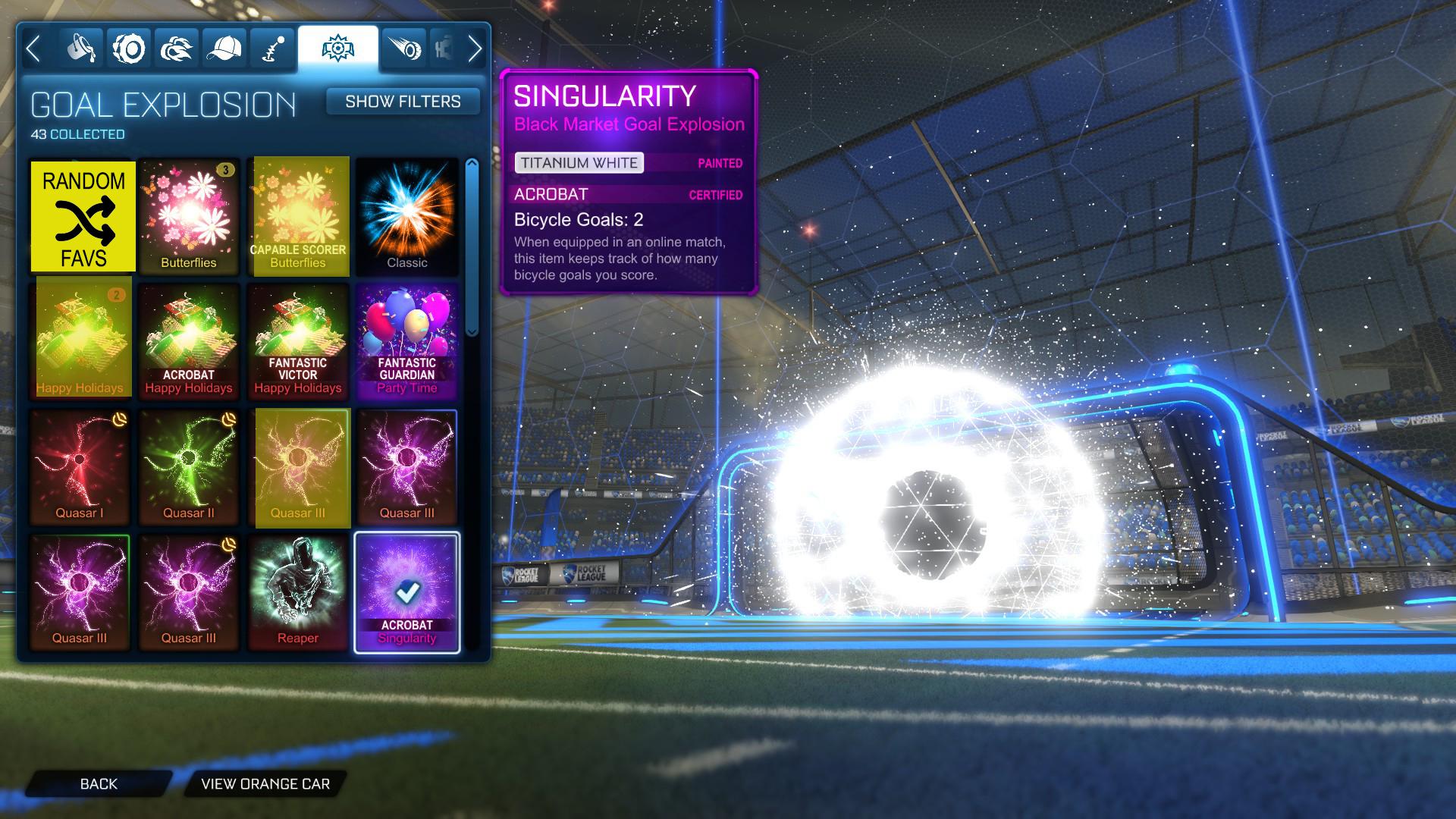Click the BACK button
Viewport: 1456px width, 819px height.
click(x=99, y=783)
